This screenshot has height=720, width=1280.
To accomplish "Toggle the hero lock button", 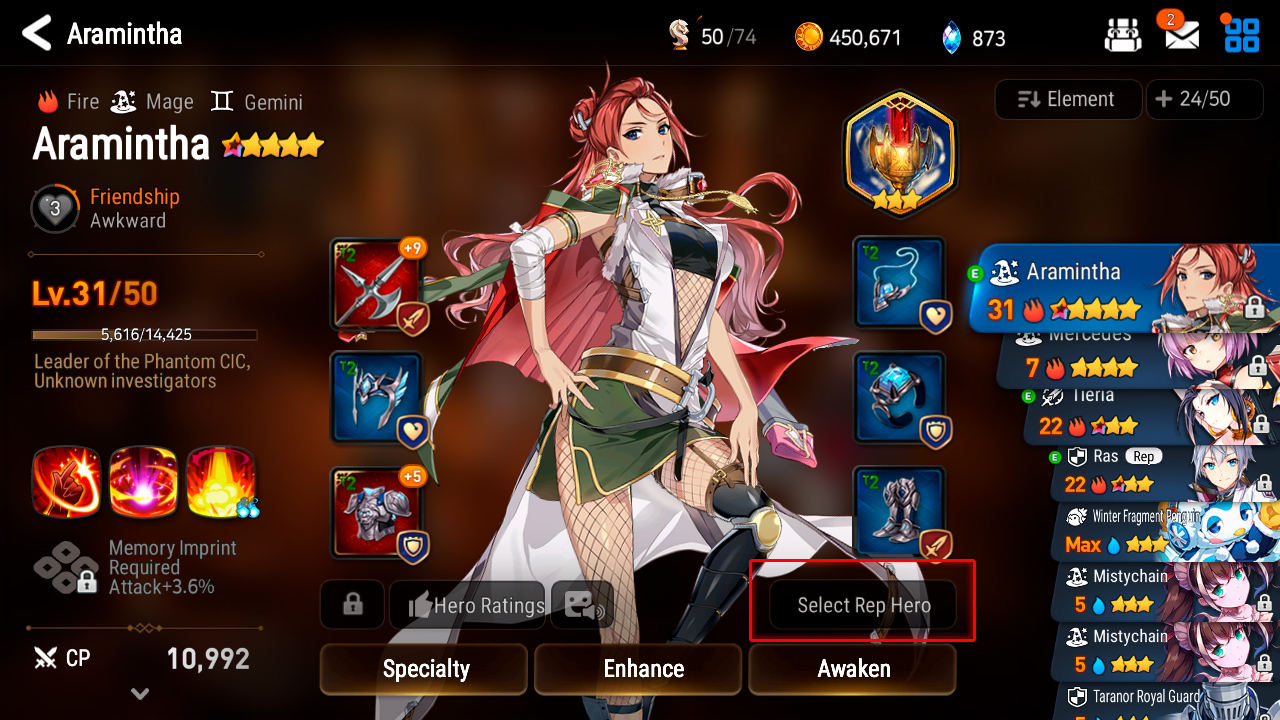I will tap(352, 605).
